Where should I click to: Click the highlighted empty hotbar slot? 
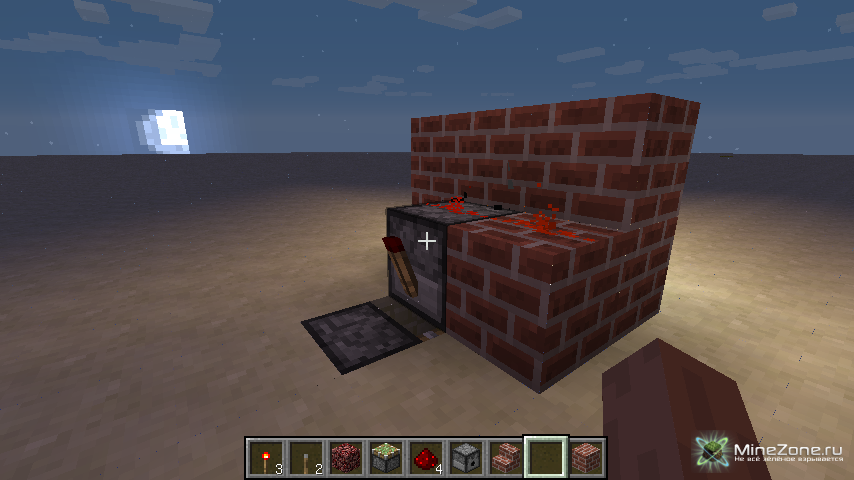click(x=547, y=457)
